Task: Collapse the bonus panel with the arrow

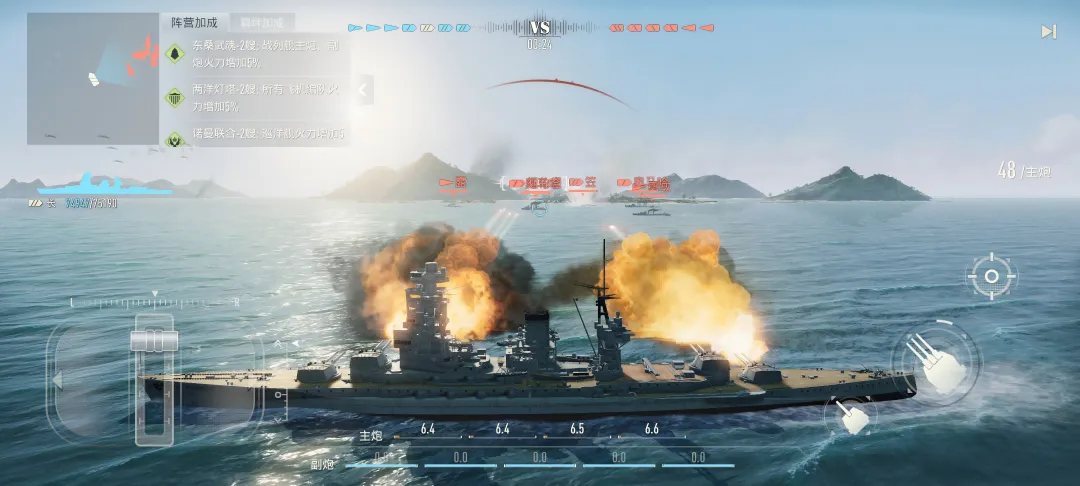Action: coord(364,89)
